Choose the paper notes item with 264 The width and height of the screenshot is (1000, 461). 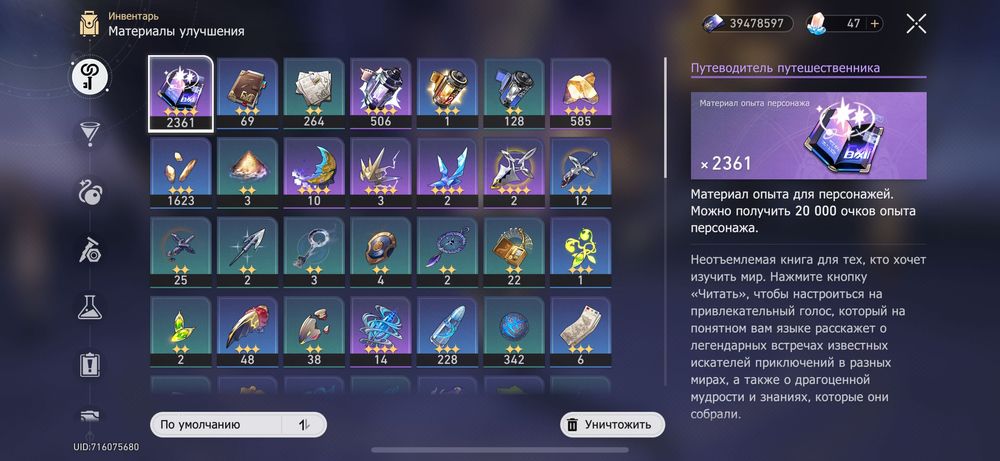coord(314,93)
